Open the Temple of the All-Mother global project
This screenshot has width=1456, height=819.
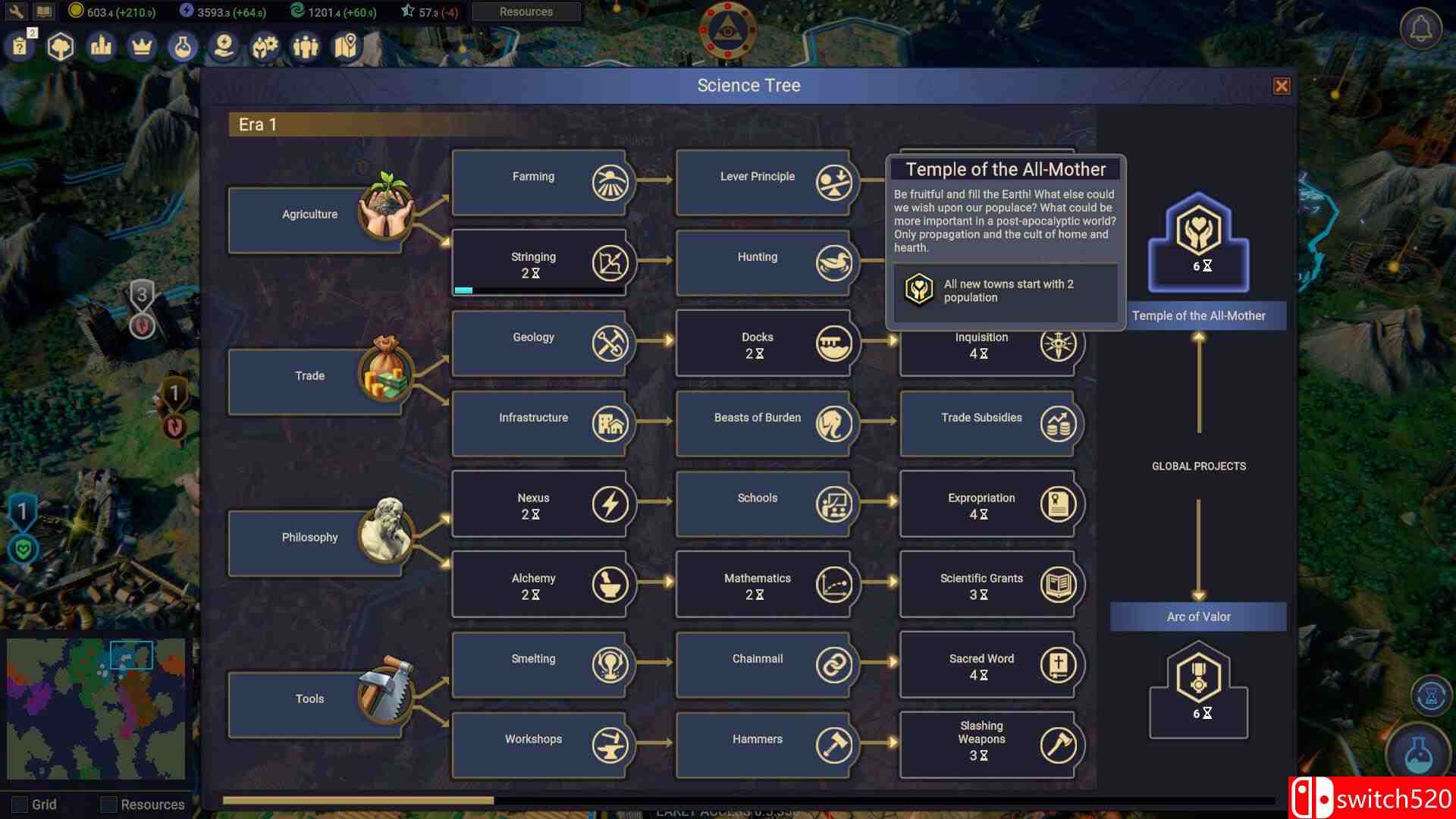1197,243
